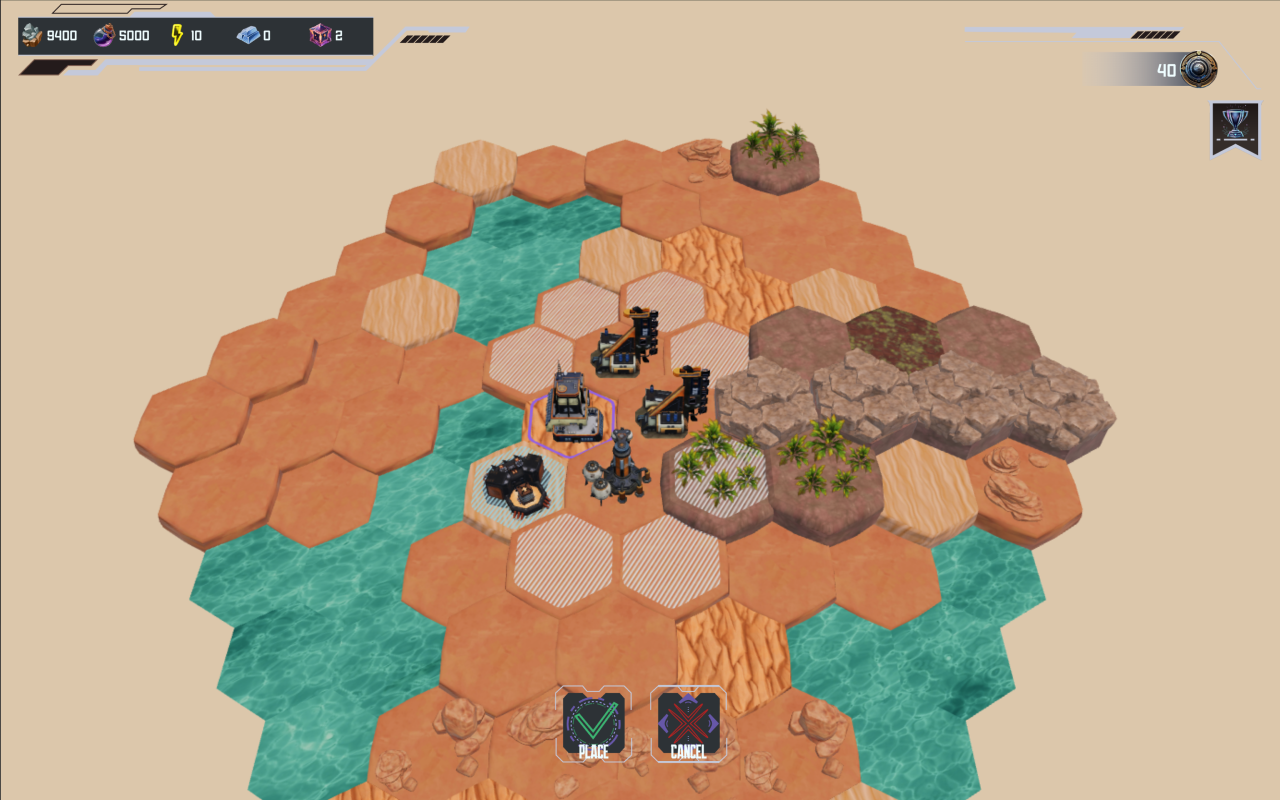Cancel the building placement
Image resolution: width=1280 pixels, height=800 pixels.
coord(688,724)
